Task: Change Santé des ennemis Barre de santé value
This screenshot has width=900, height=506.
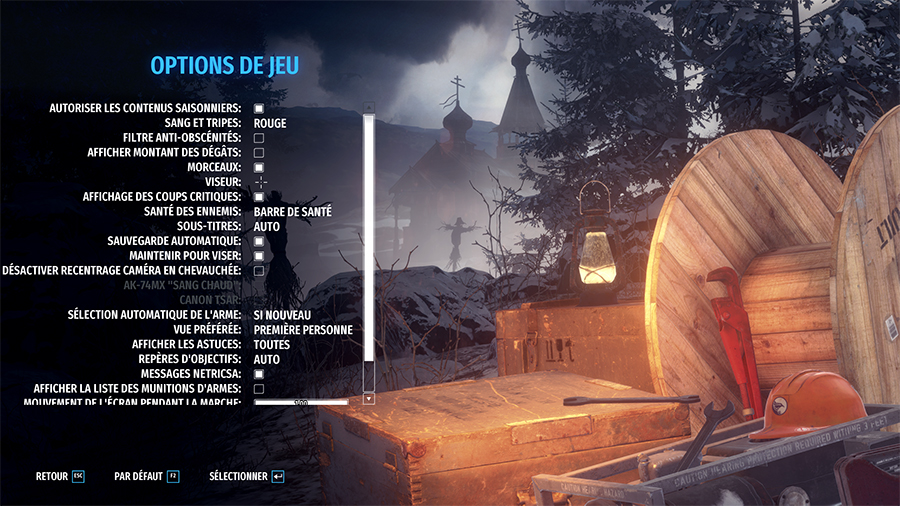Action: coord(293,212)
